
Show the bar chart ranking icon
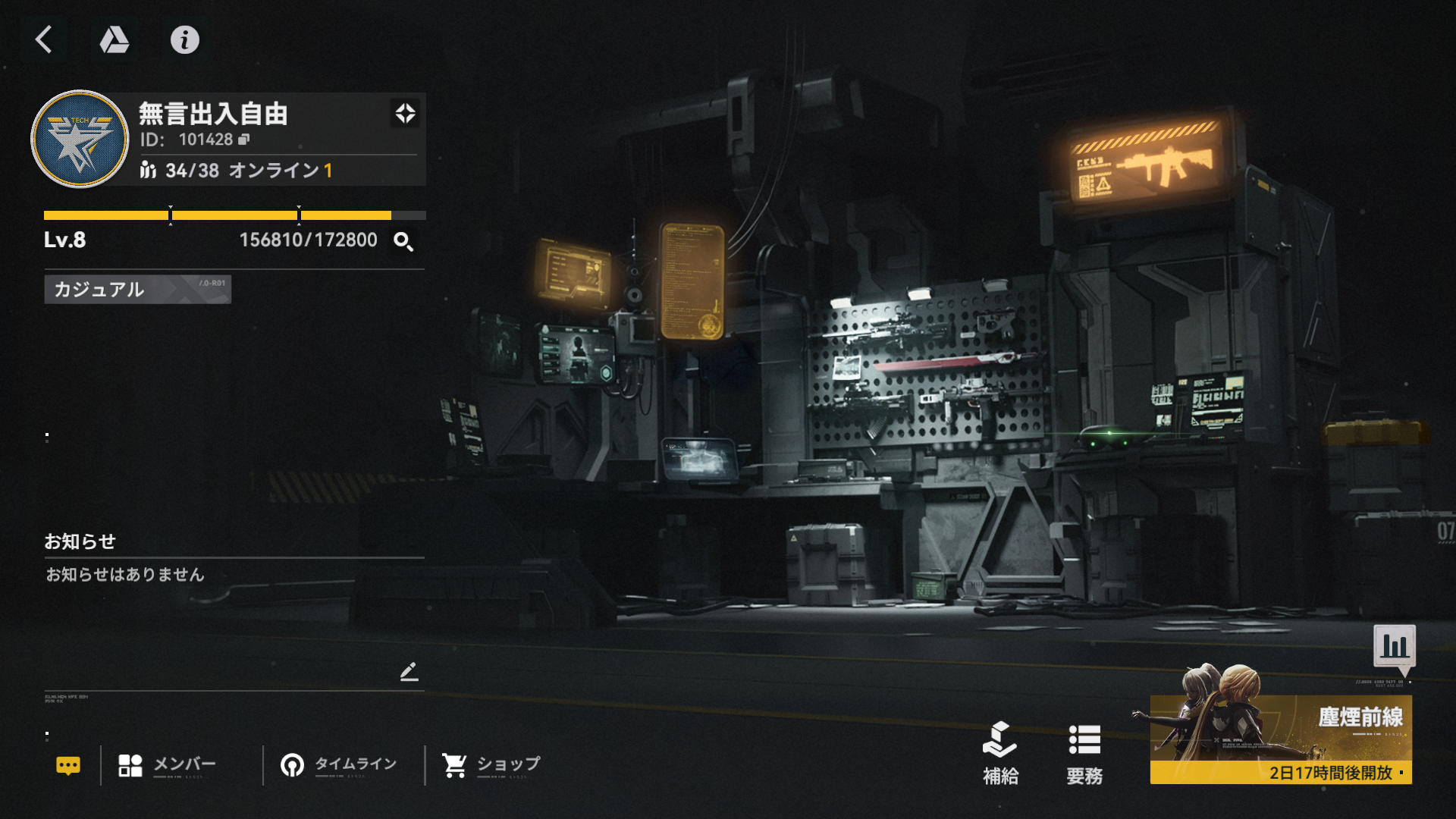pos(1394,646)
